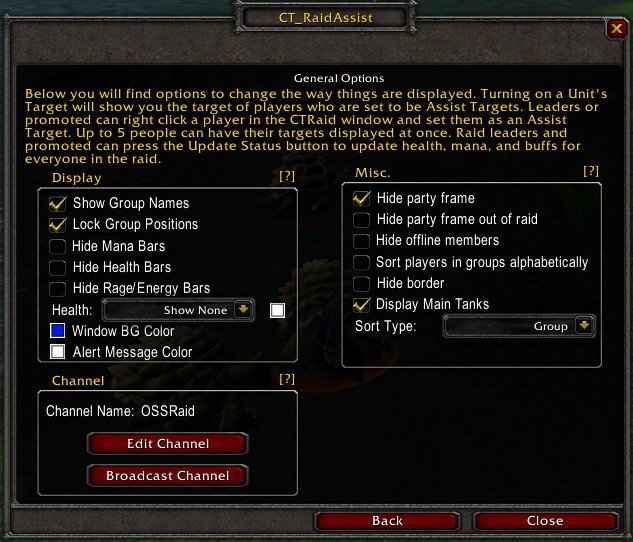Uncheck Display Main Tanks
The image size is (633, 542).
tap(362, 304)
